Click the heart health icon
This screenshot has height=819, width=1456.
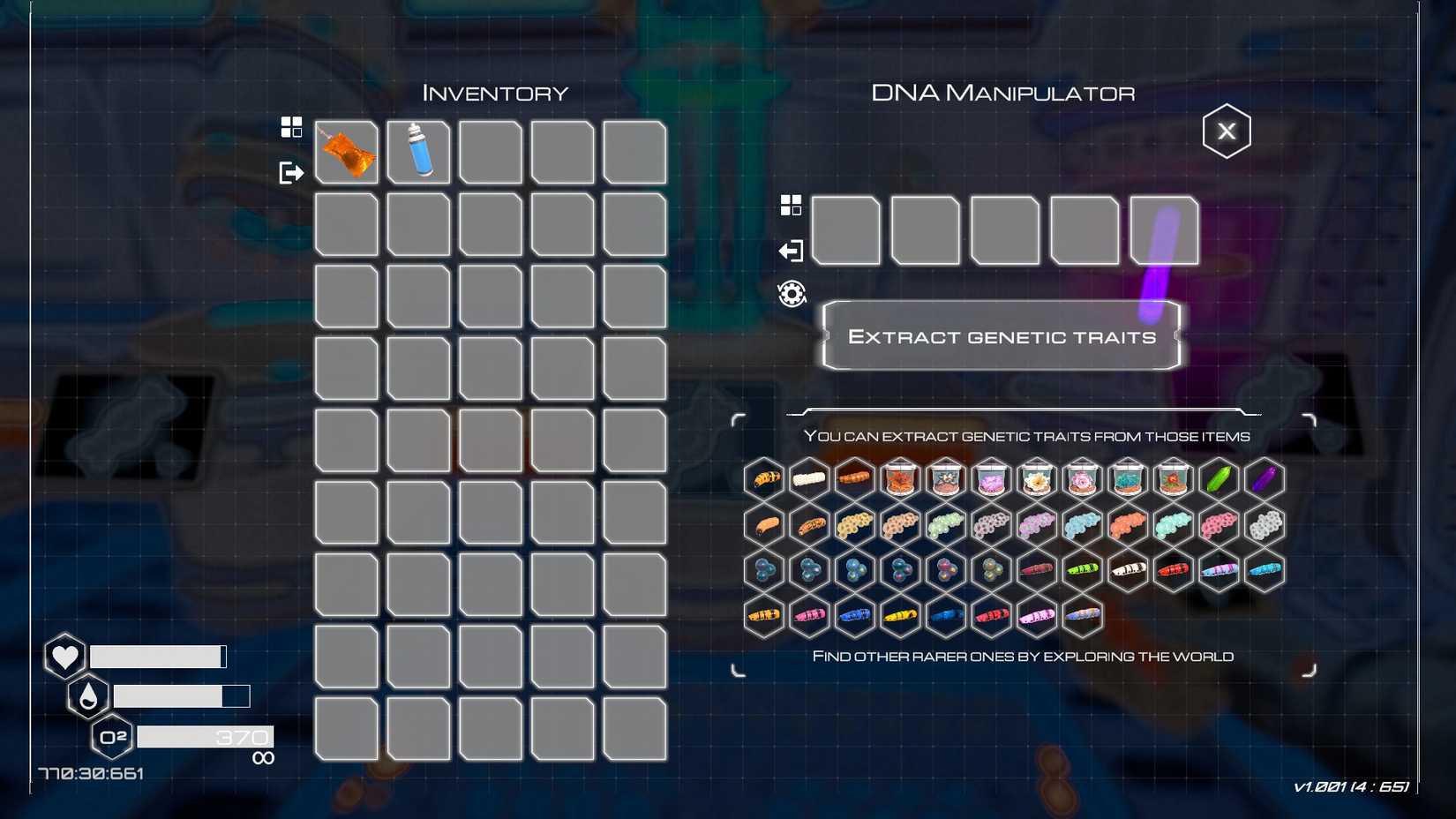(x=64, y=656)
